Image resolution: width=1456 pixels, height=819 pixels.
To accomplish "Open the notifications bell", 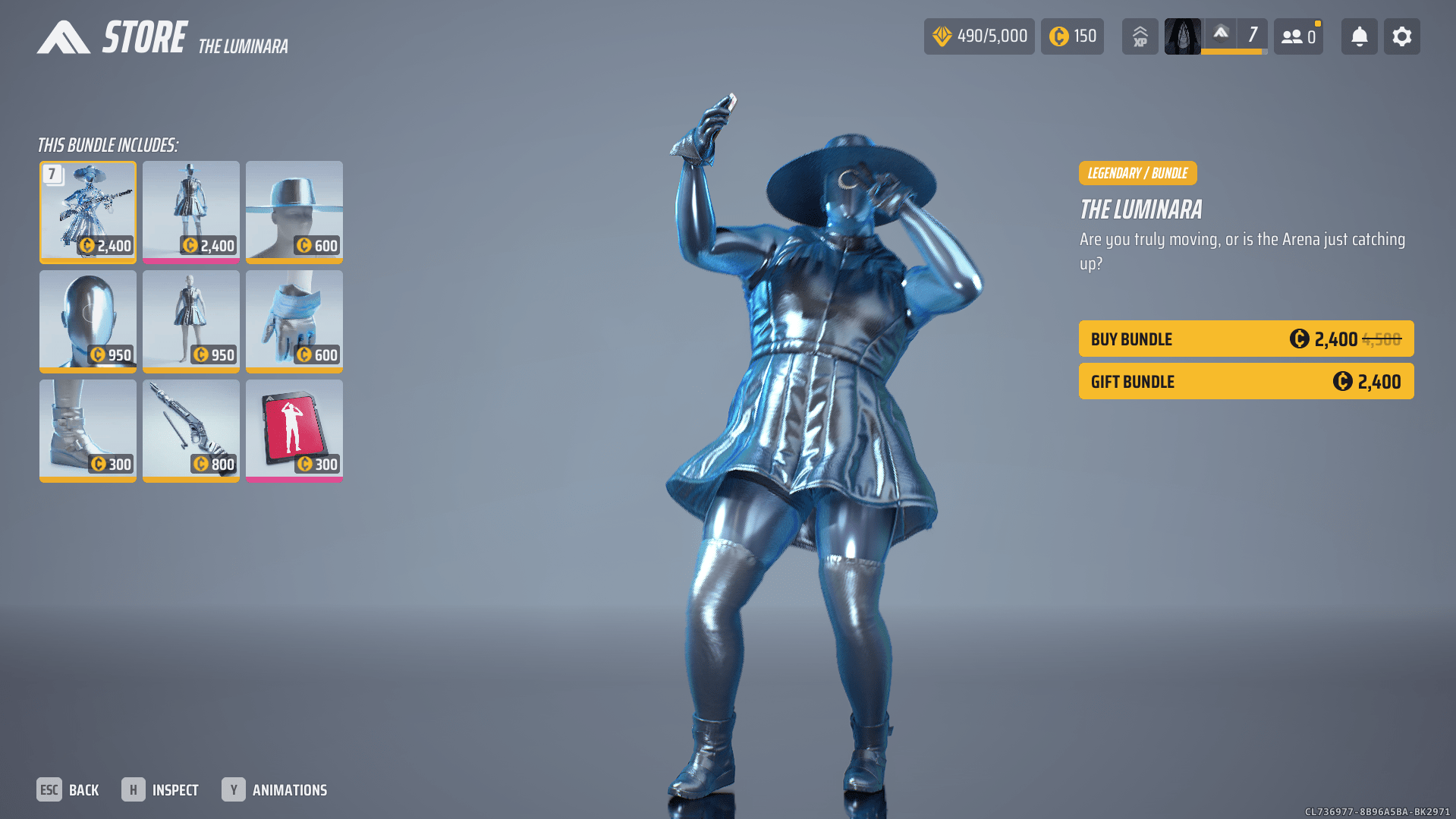I will 1359,36.
